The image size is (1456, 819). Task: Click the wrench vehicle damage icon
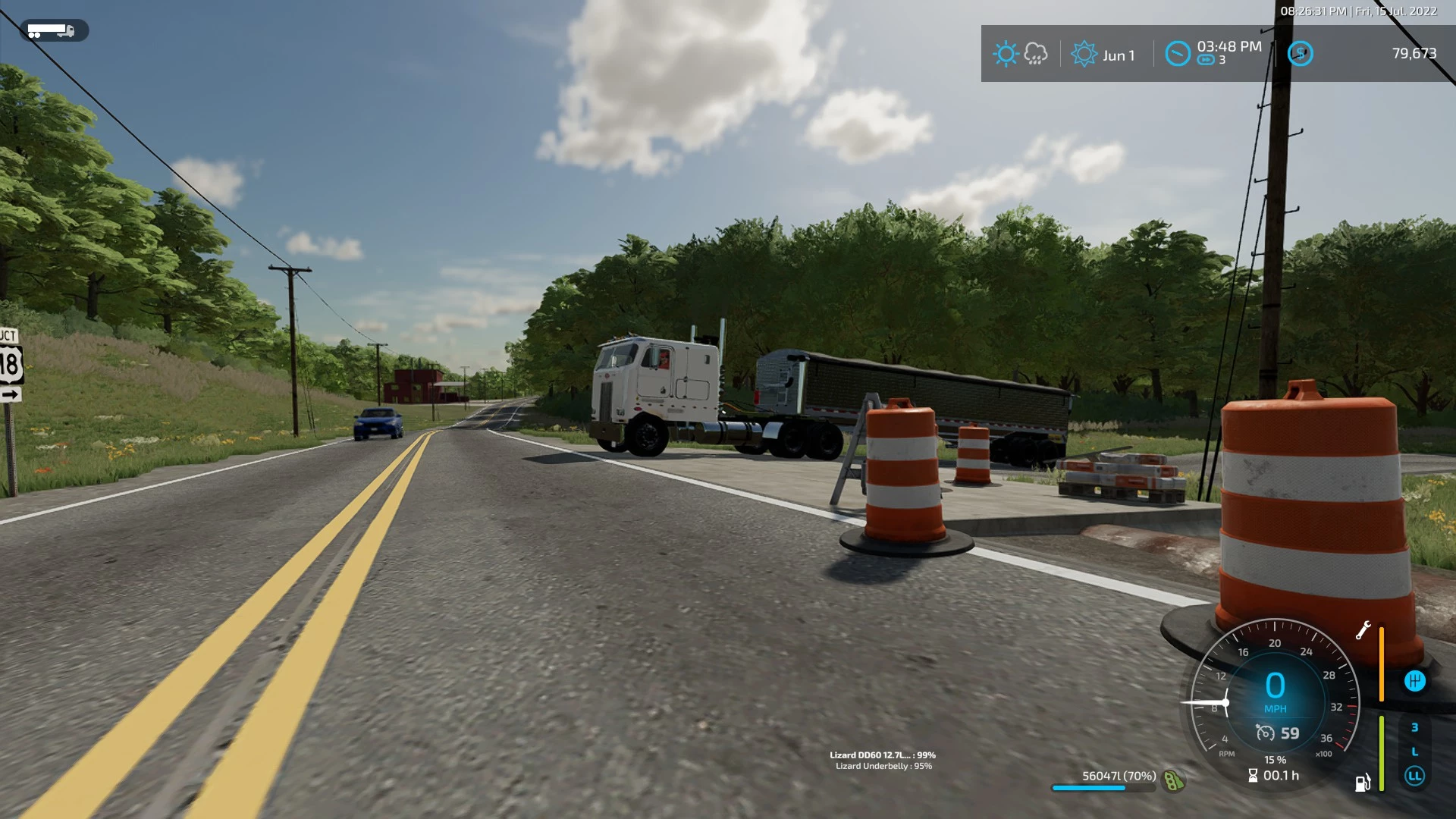coord(1363,630)
